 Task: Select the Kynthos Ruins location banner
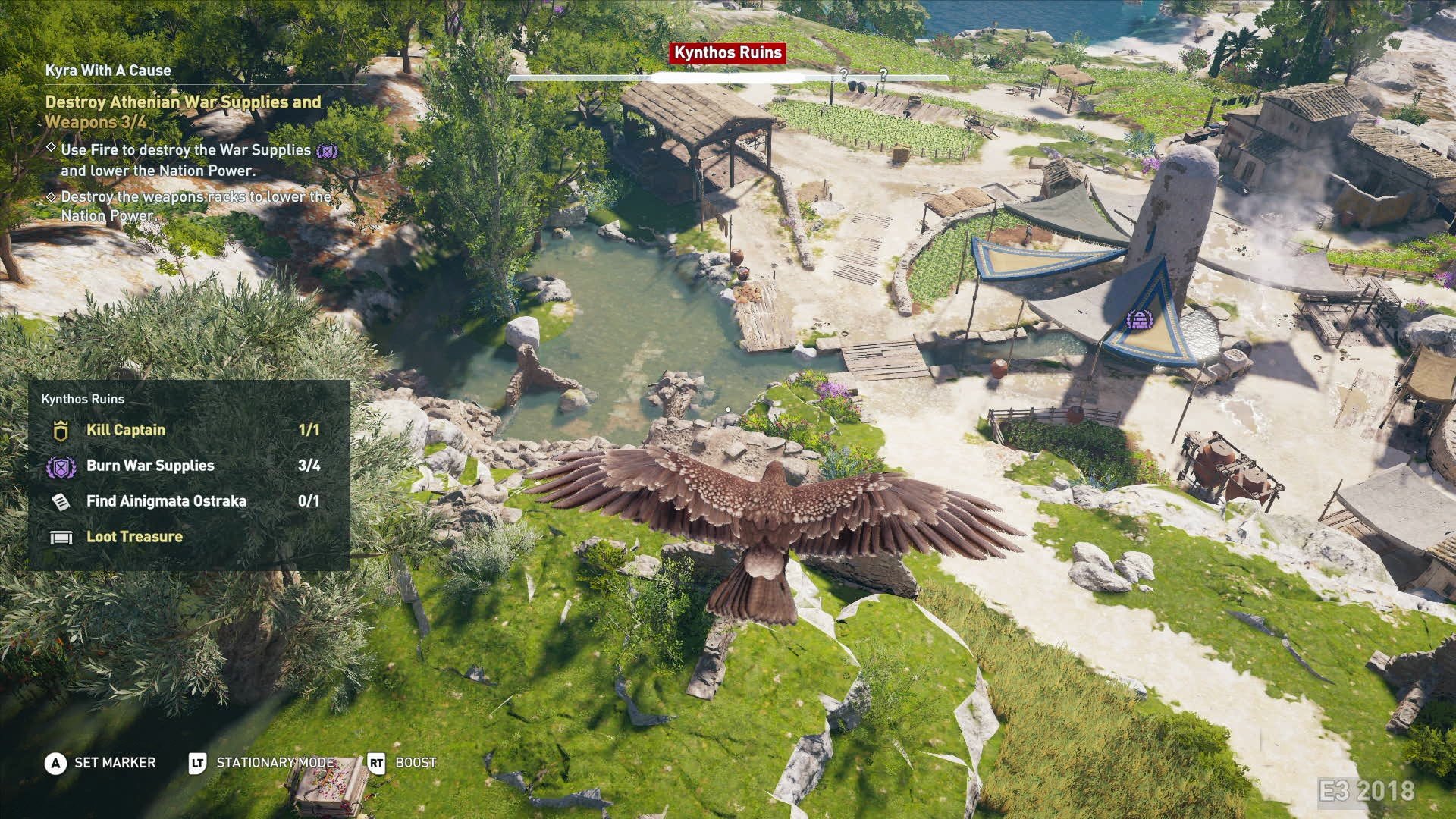click(x=726, y=53)
